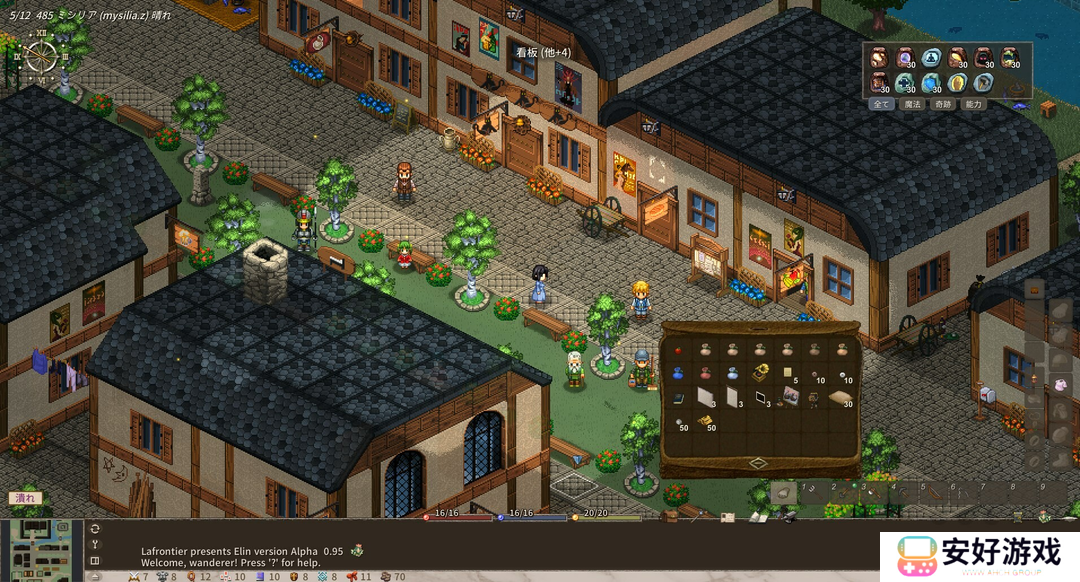Choose the framed painting on easel item

[789, 397]
